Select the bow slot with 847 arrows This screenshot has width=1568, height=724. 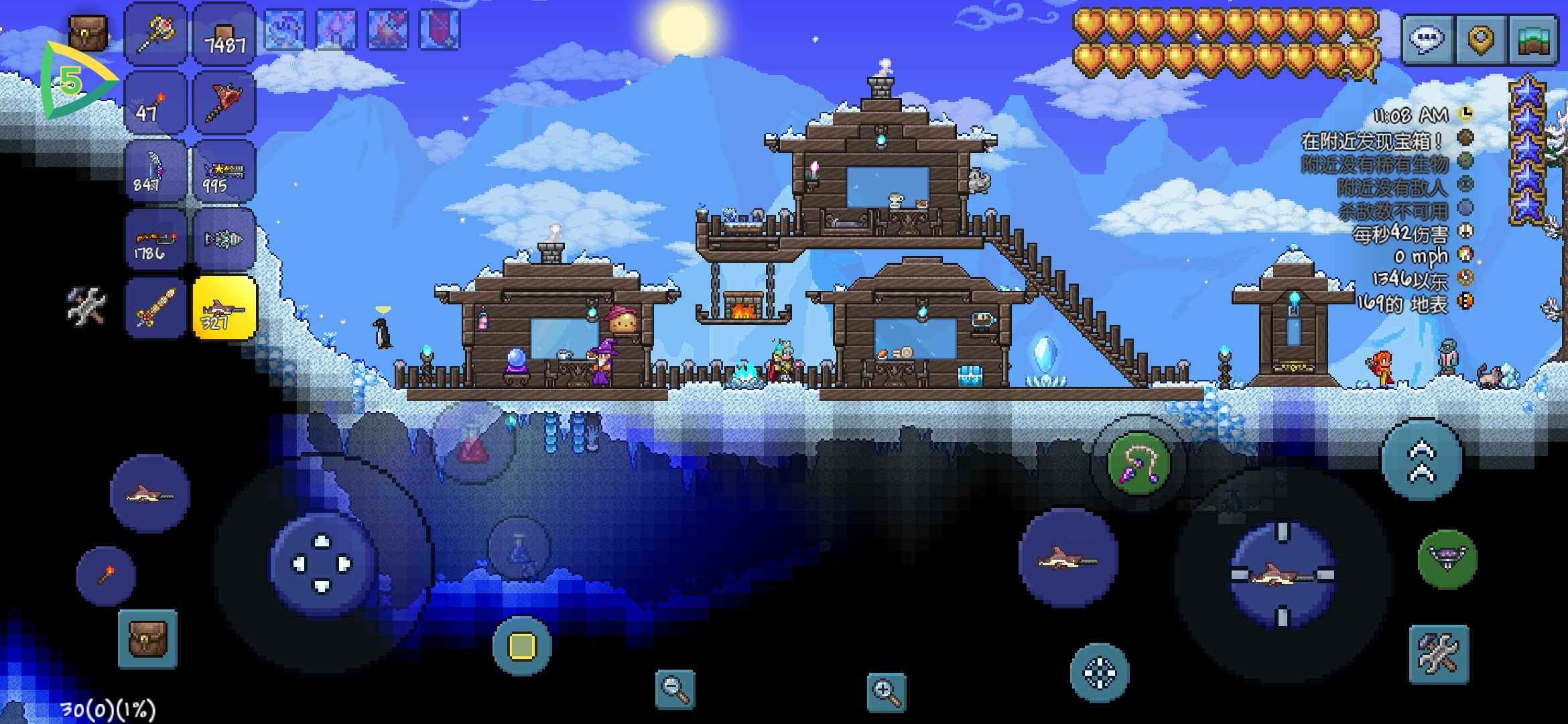pos(155,171)
